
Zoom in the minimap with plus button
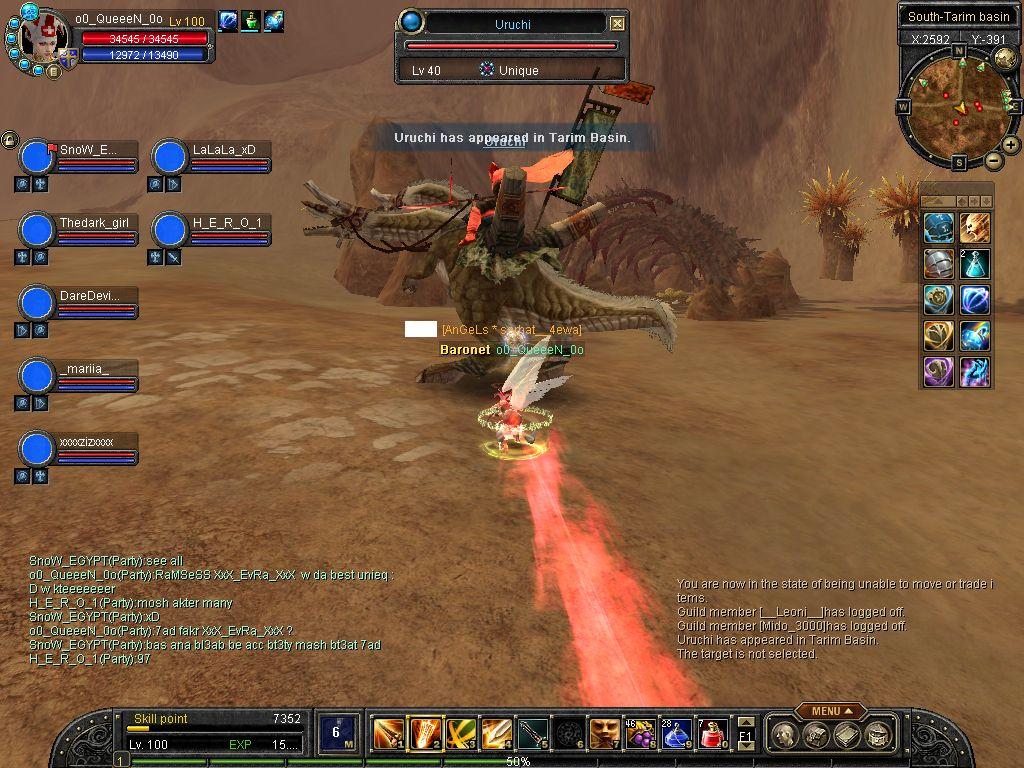pyautogui.click(x=1011, y=145)
